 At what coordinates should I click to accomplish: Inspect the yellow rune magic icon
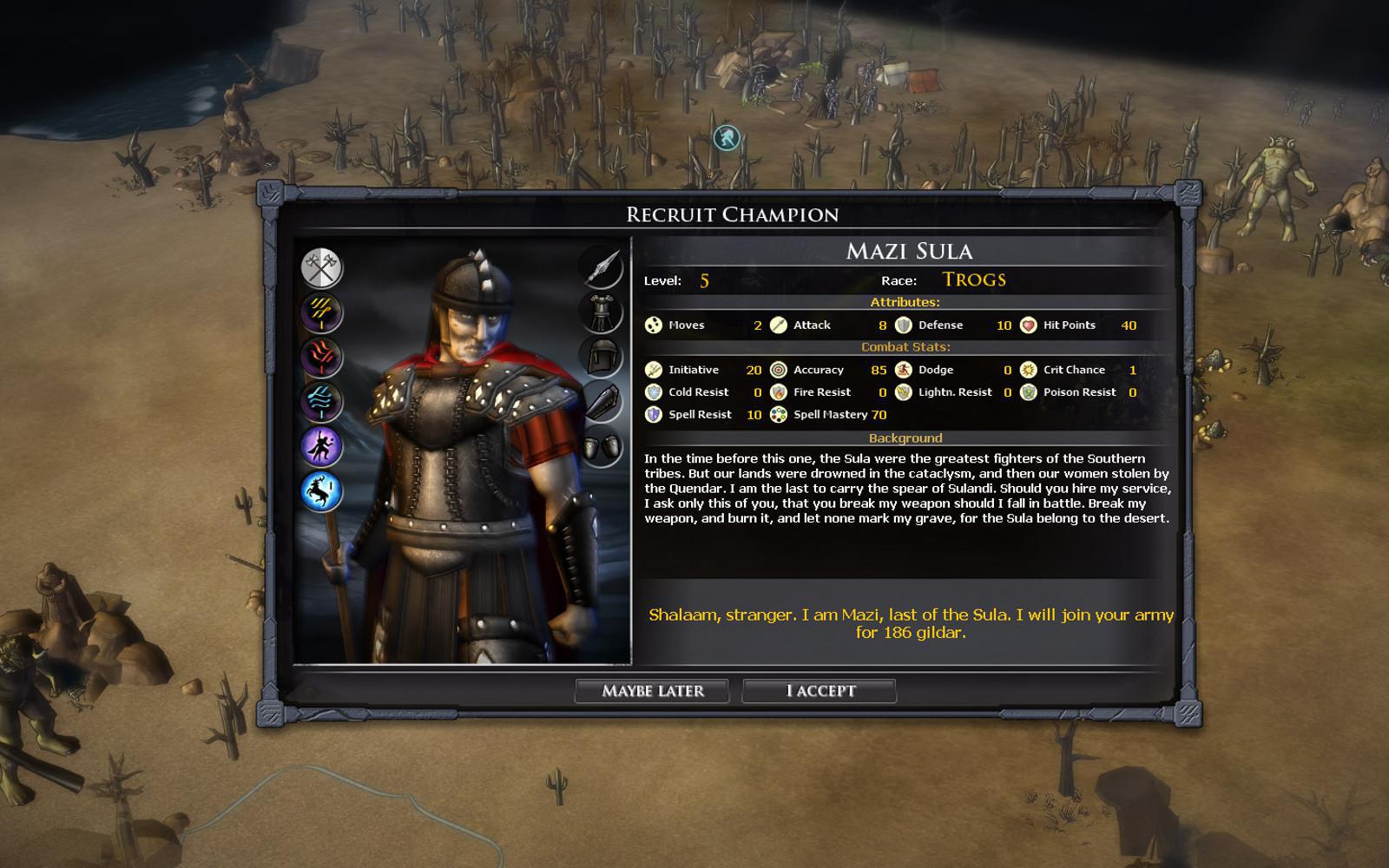[322, 312]
